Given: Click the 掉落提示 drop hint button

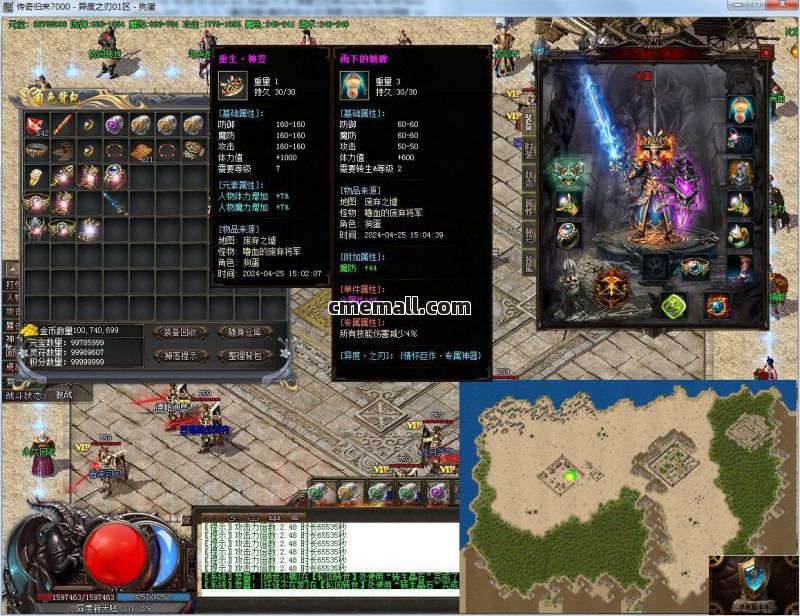Looking at the screenshot, I should click(x=180, y=356).
